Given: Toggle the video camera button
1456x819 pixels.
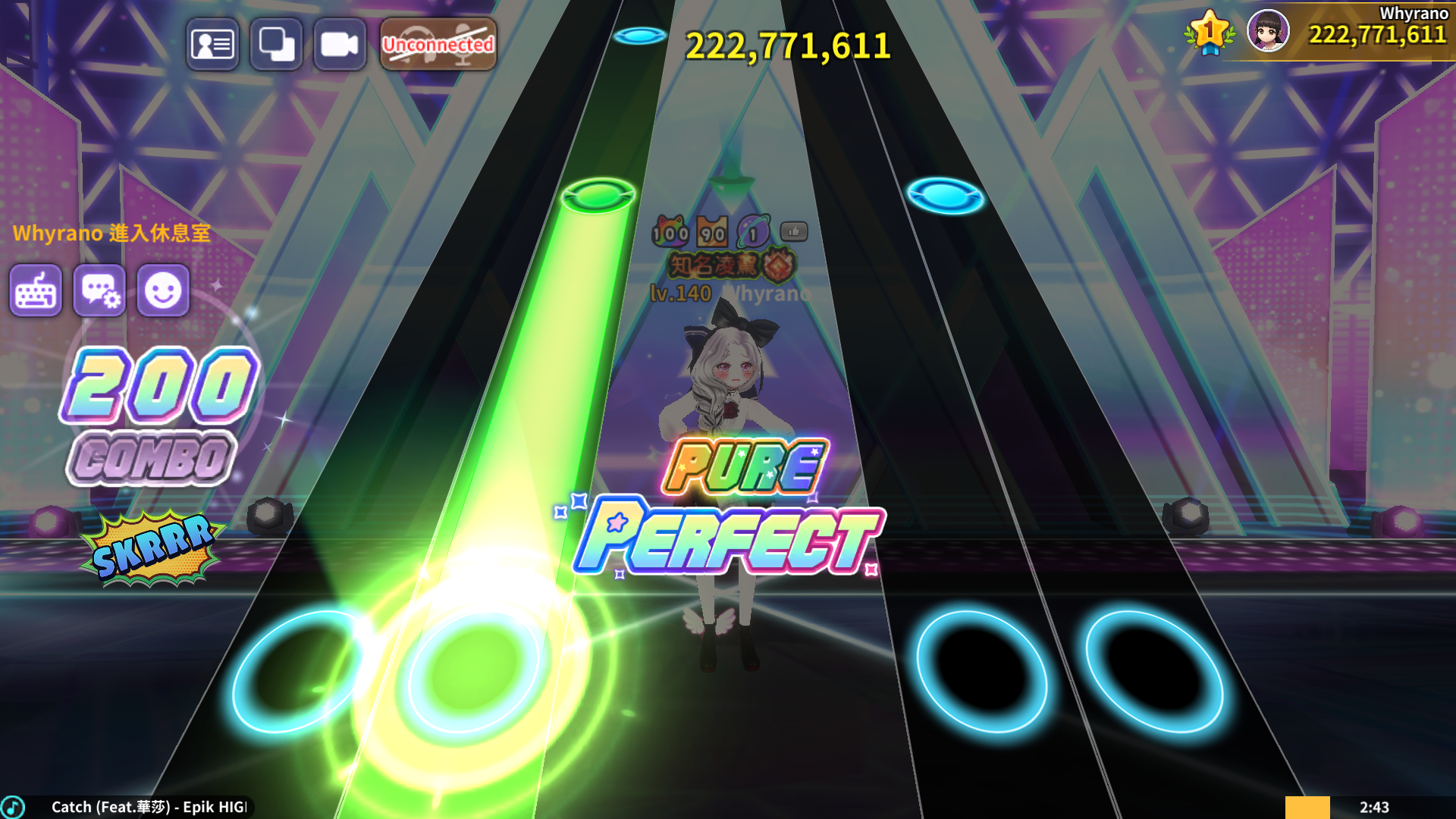Looking at the screenshot, I should coord(339,45).
